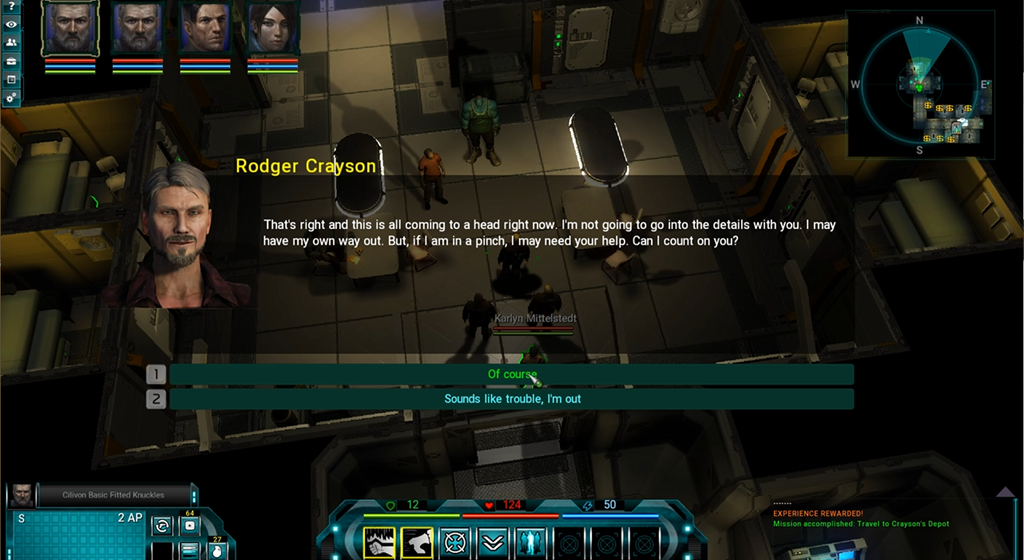Click the weapon swap cycle arrows button
Screen dimensions: 1024x560
pyautogui.click(x=162, y=525)
